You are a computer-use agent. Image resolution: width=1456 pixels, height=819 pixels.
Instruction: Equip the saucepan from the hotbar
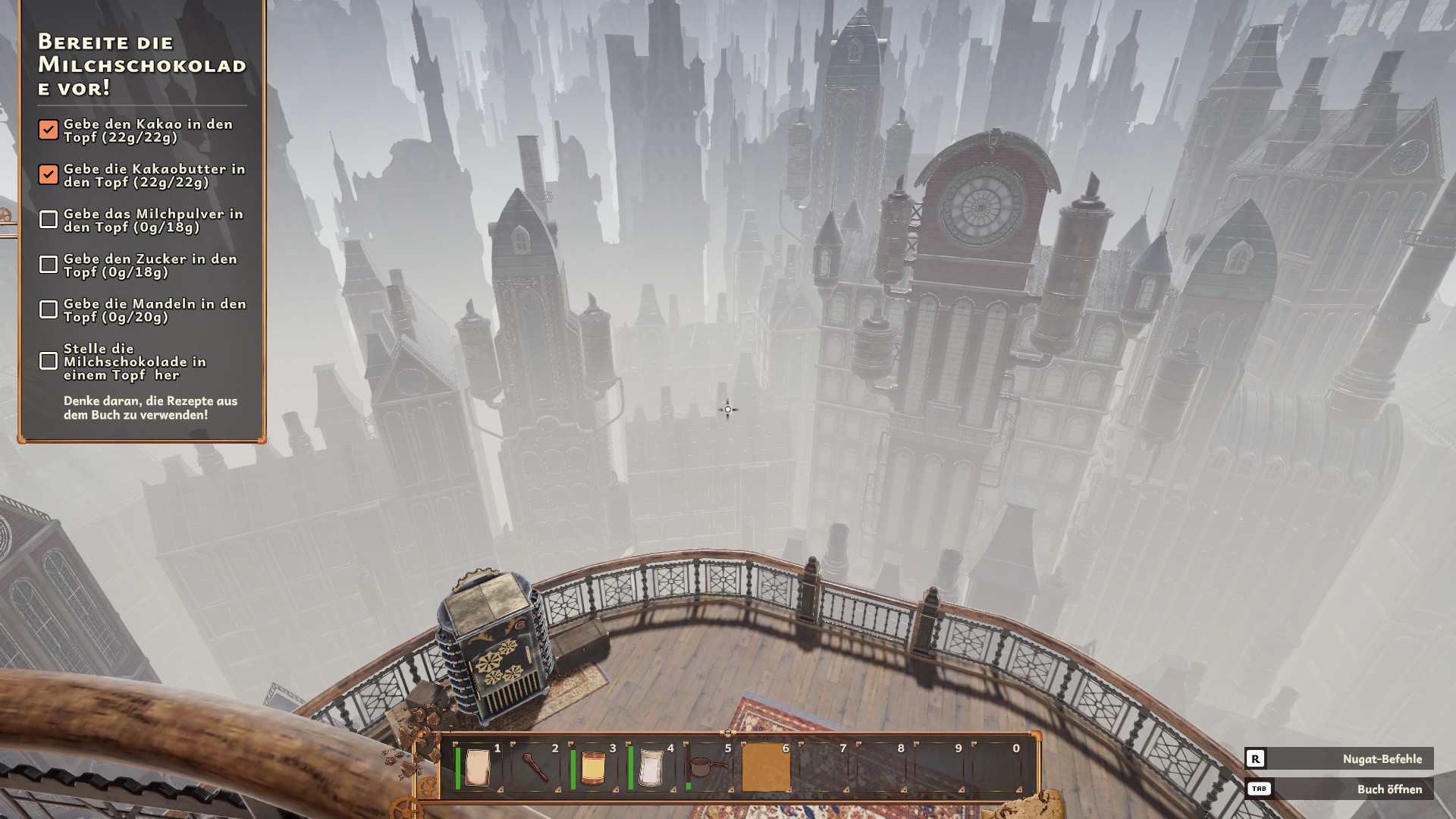pos(708,767)
